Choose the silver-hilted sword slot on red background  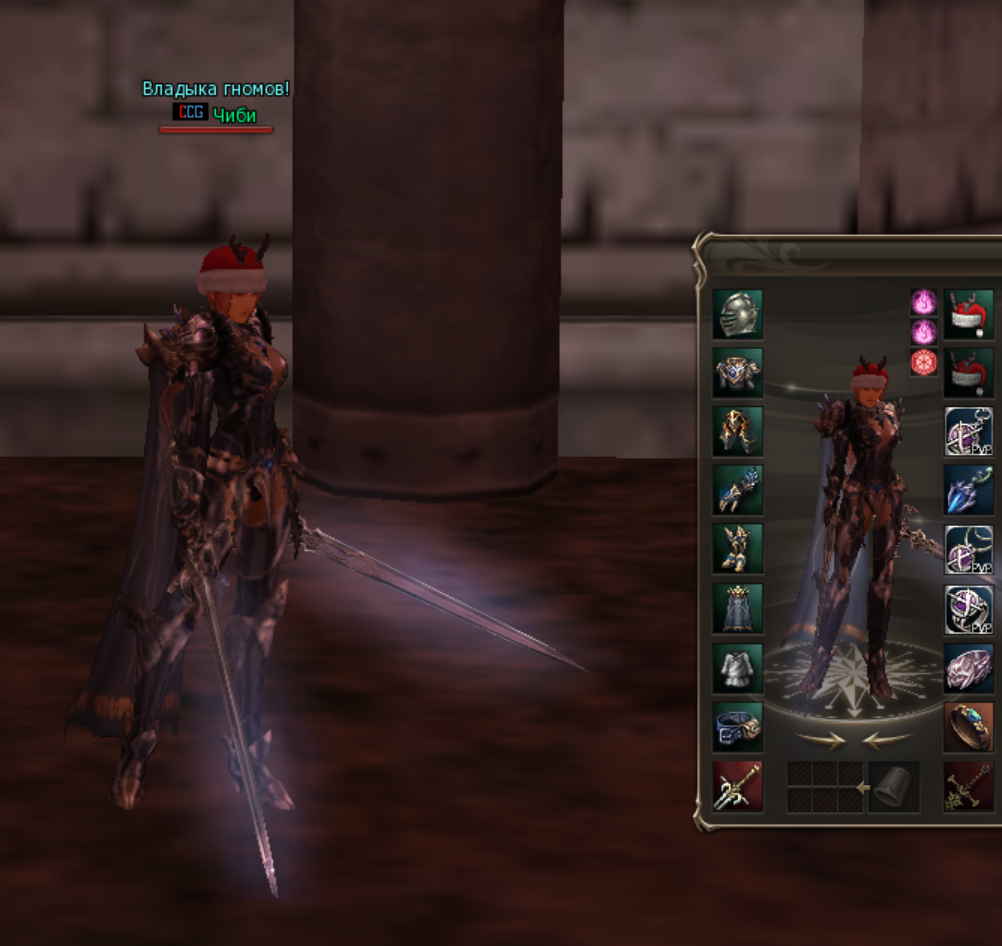click(x=738, y=786)
